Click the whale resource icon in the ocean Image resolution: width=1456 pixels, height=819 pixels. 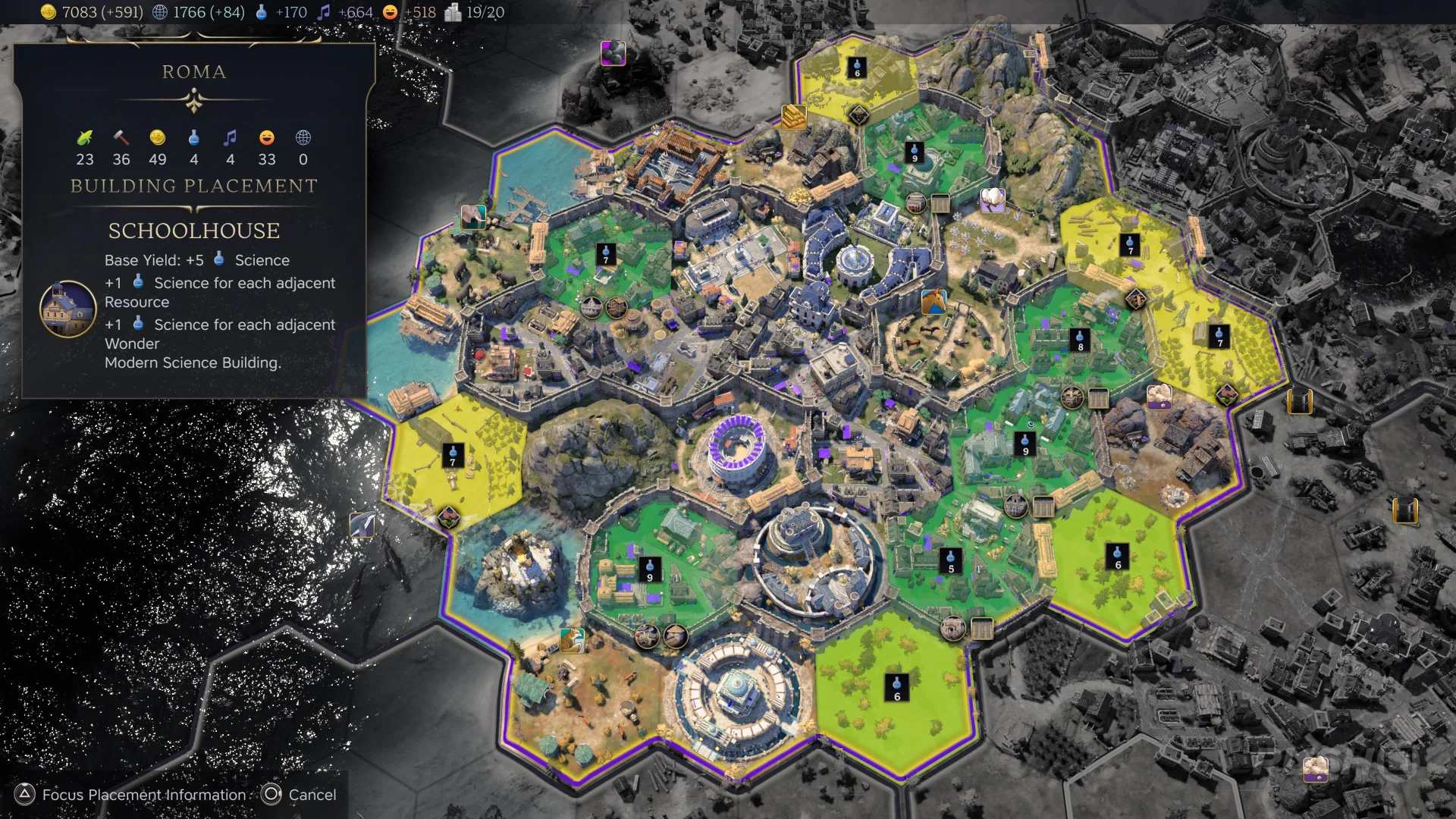click(362, 524)
